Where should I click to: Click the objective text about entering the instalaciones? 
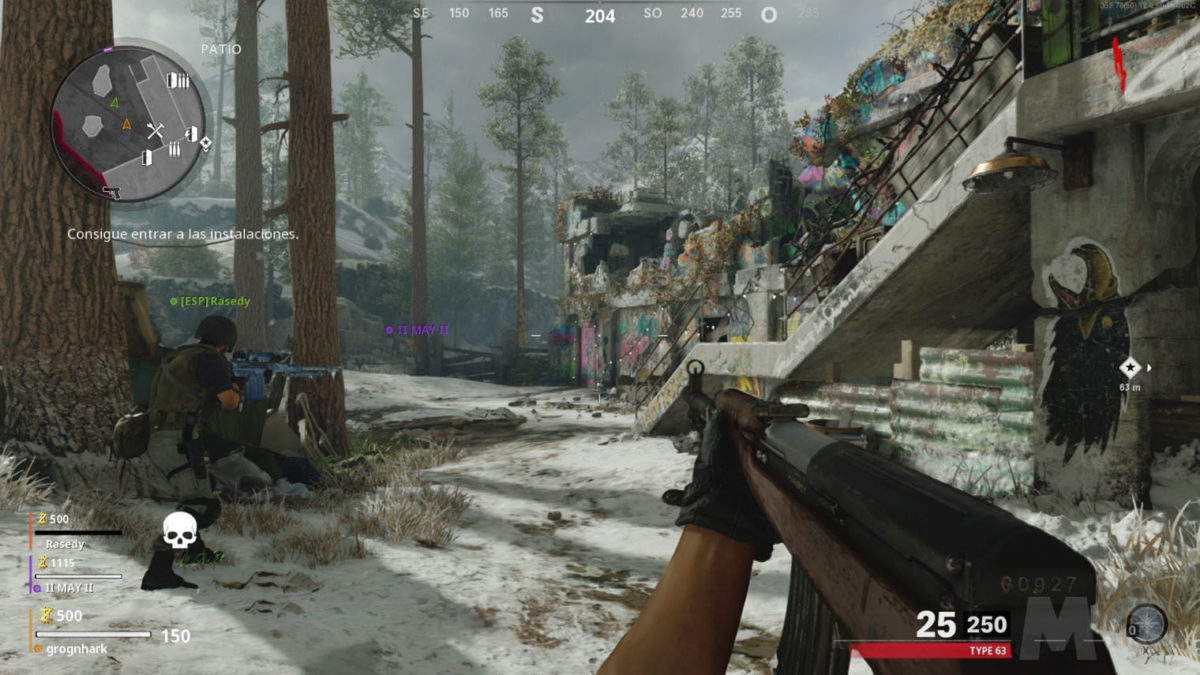[183, 234]
